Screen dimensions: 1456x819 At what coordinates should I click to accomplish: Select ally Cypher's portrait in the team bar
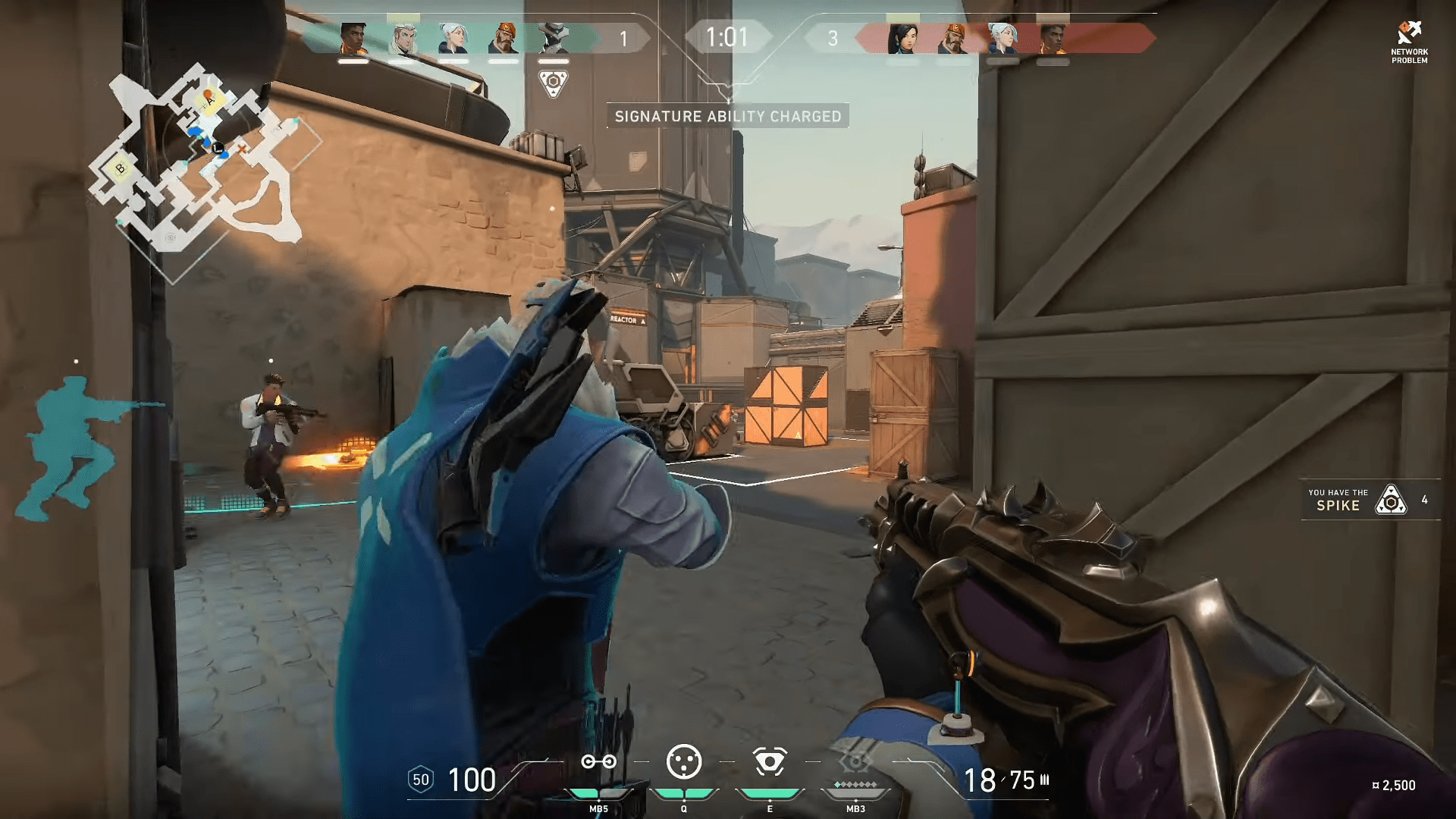tap(553, 38)
